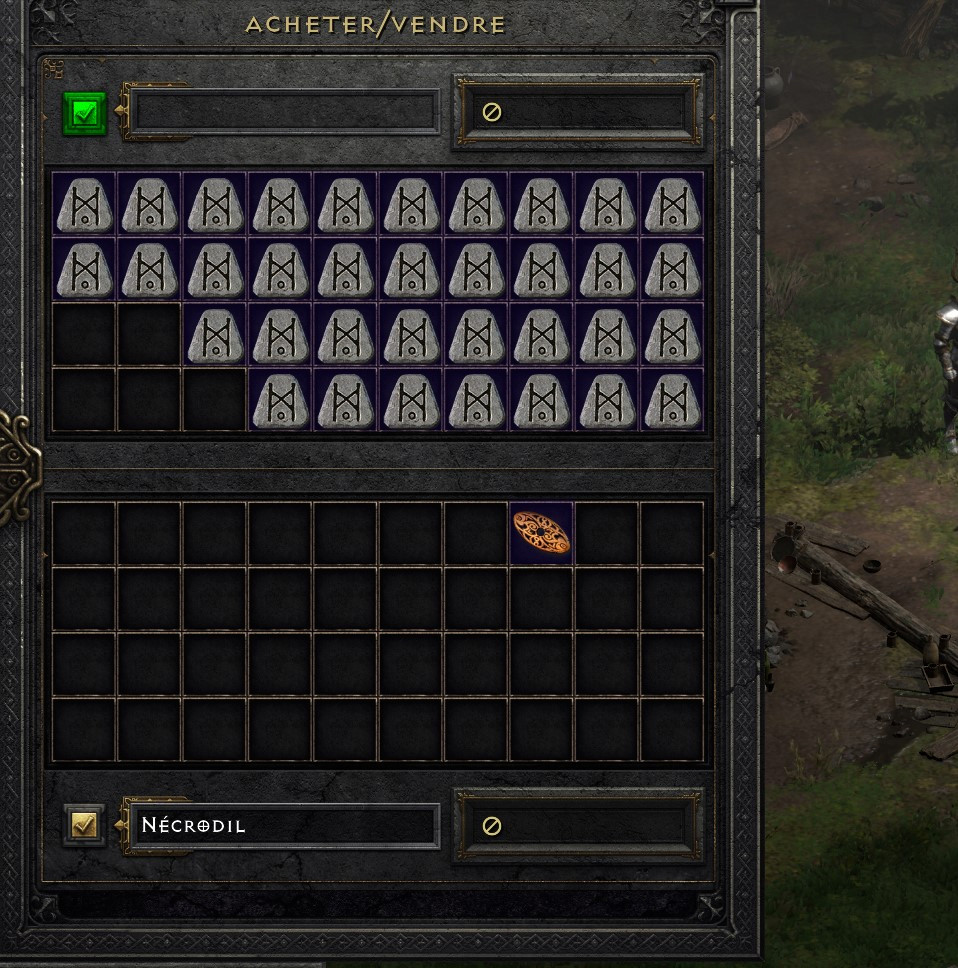This screenshot has height=968, width=958.
Task: Click the upper gold amount field
Action: tap(578, 112)
